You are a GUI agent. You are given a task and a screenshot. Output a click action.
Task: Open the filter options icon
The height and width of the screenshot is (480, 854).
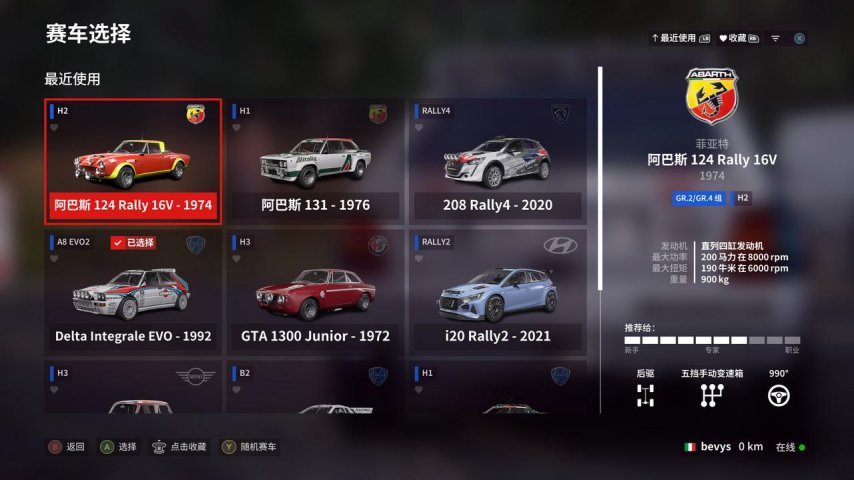[775, 38]
